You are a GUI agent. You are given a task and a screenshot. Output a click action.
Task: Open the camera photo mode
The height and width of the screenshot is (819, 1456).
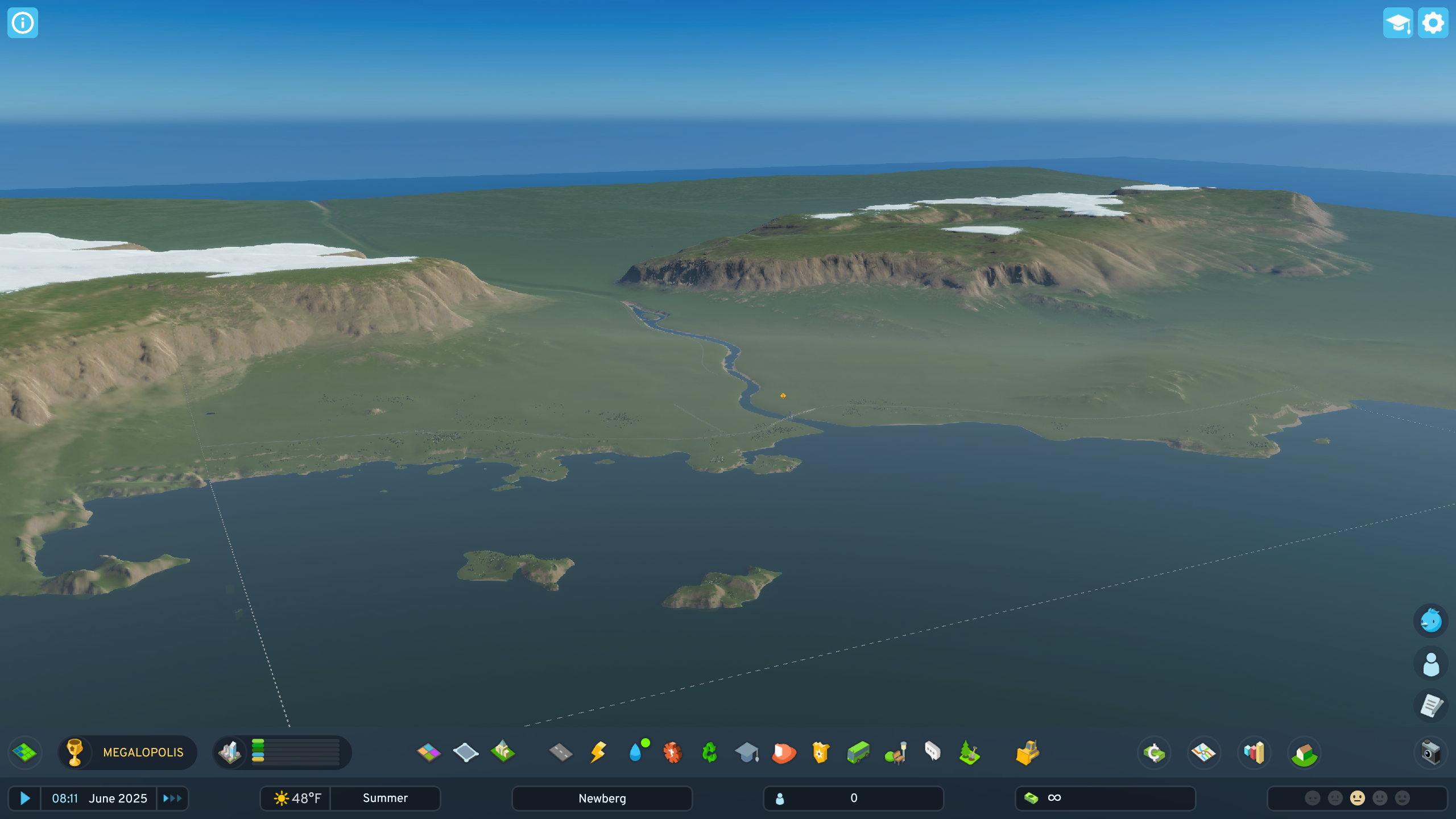(x=1430, y=752)
